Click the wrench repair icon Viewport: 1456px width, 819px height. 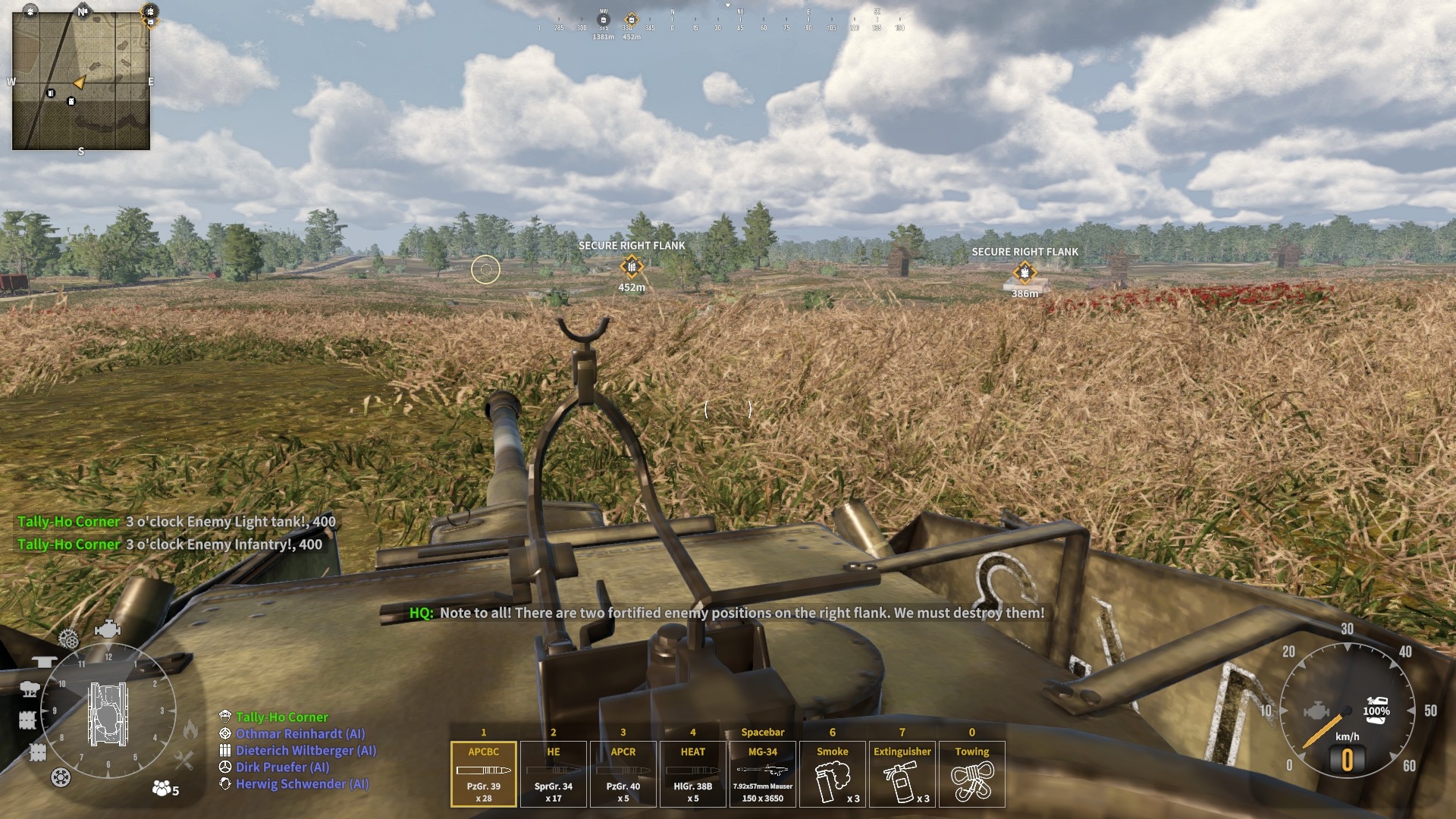point(184,759)
